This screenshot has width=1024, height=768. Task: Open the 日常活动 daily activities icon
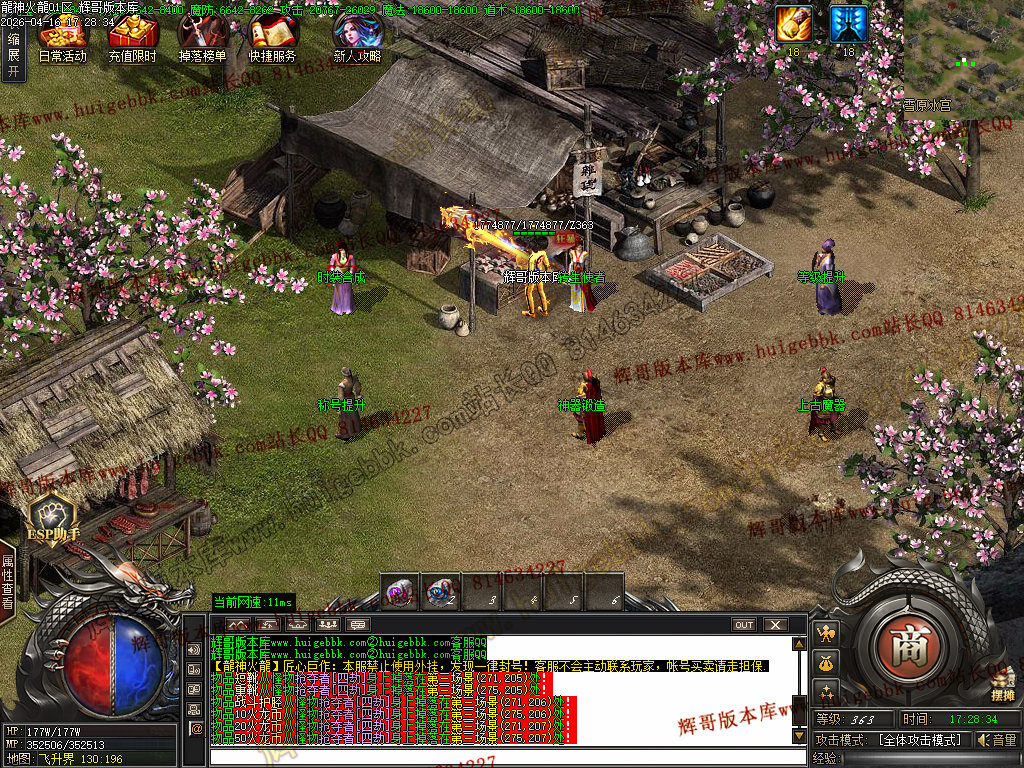point(62,36)
